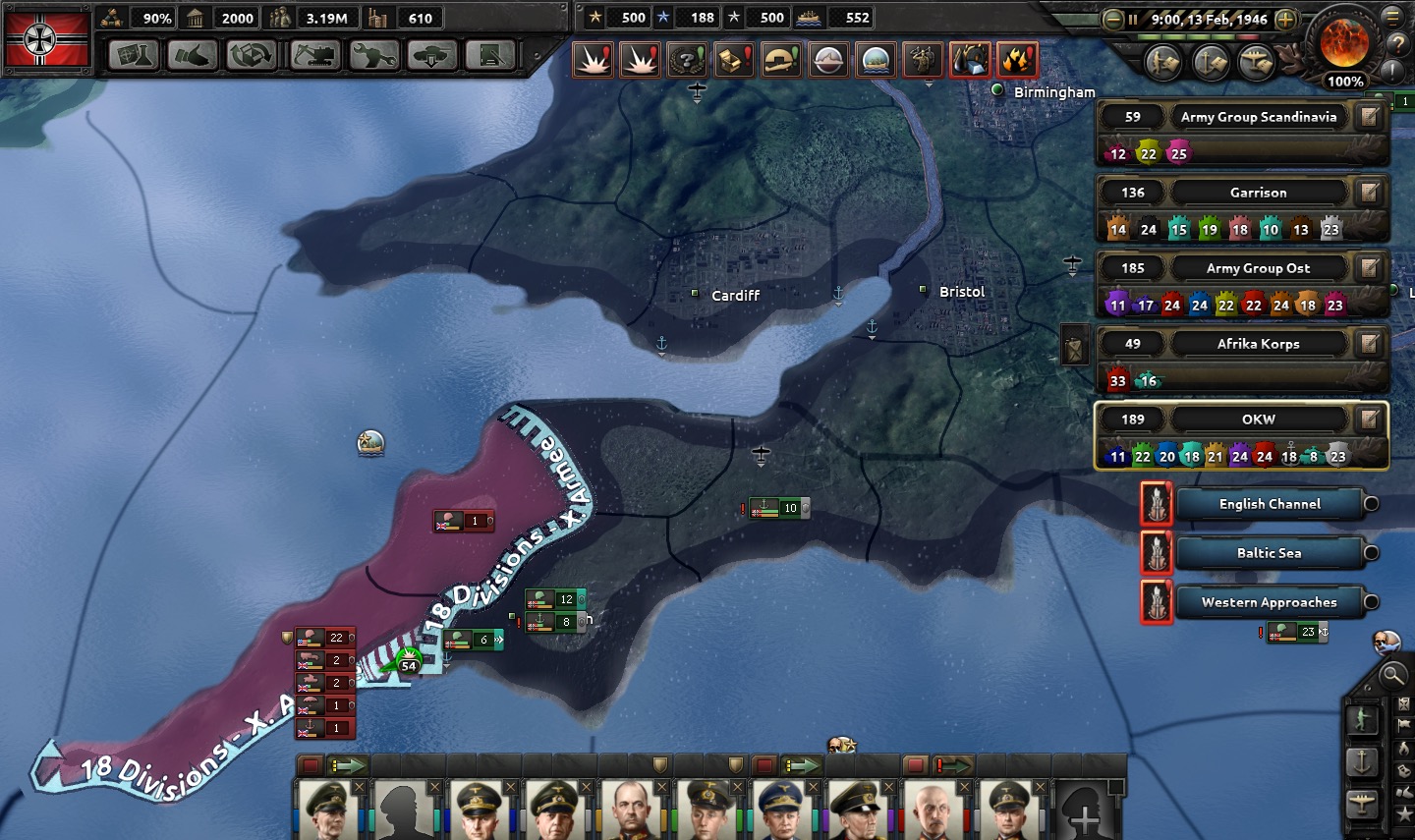The image size is (1415, 840).
Task: Open the main menu hamburger button
Action: click(x=1392, y=17)
